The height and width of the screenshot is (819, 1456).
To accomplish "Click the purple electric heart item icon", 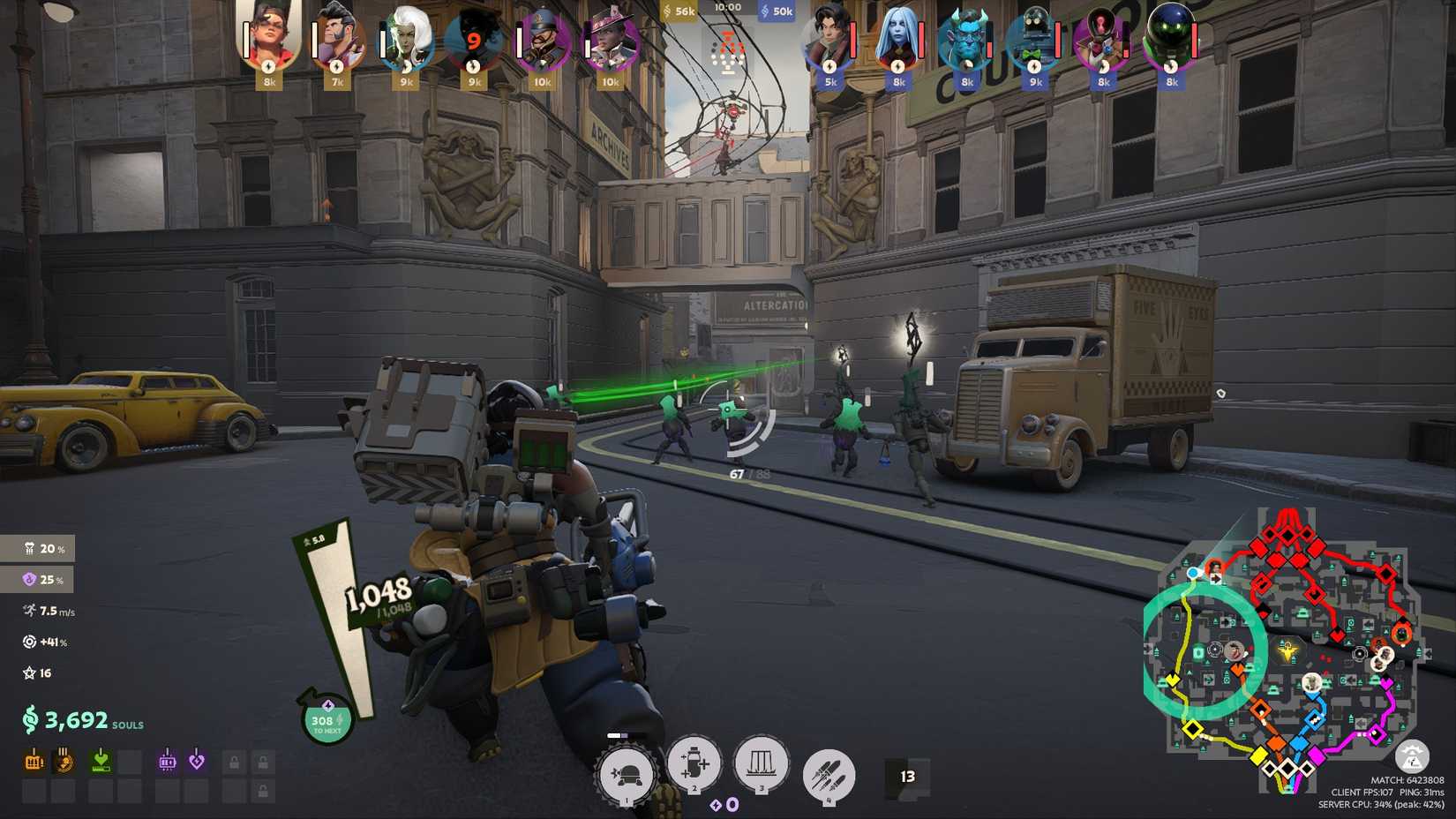I will [196, 760].
